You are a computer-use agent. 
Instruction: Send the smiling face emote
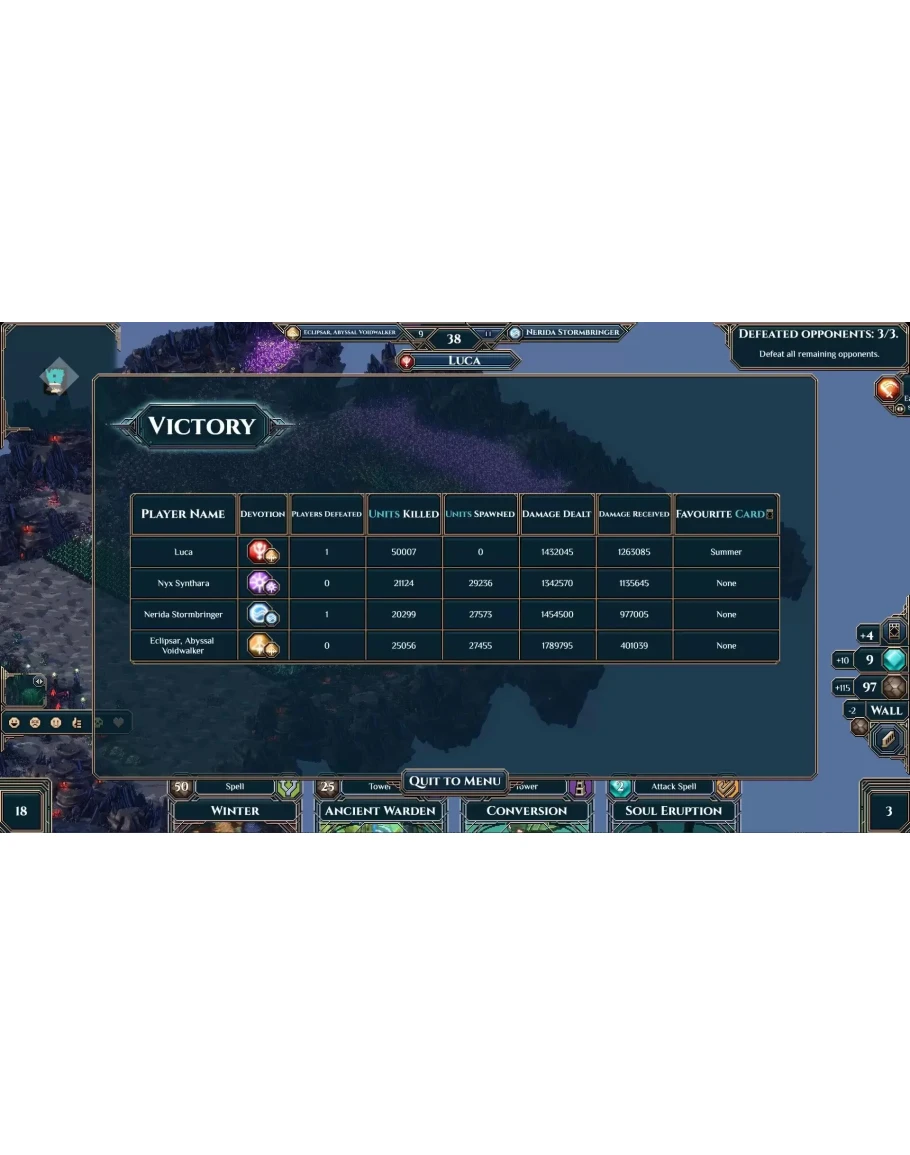pyautogui.click(x=14, y=722)
